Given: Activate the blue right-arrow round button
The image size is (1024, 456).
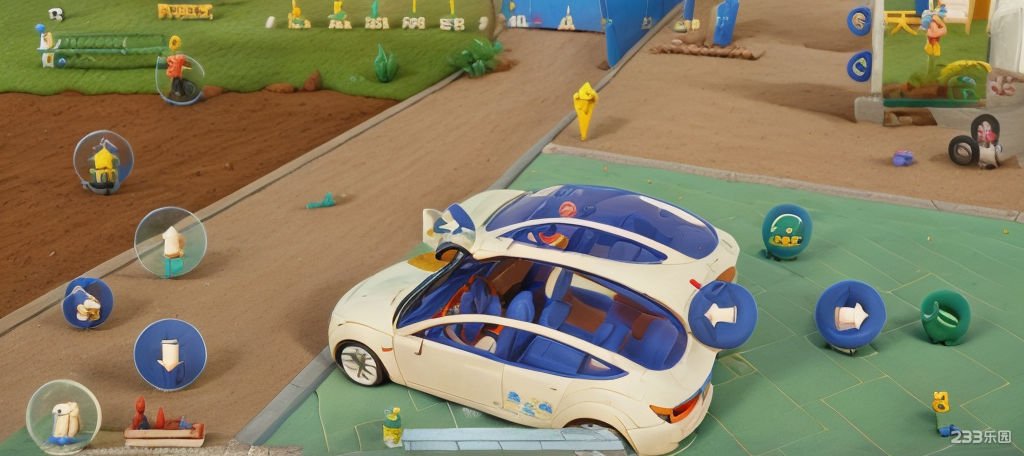Looking at the screenshot, I should pos(850,315).
